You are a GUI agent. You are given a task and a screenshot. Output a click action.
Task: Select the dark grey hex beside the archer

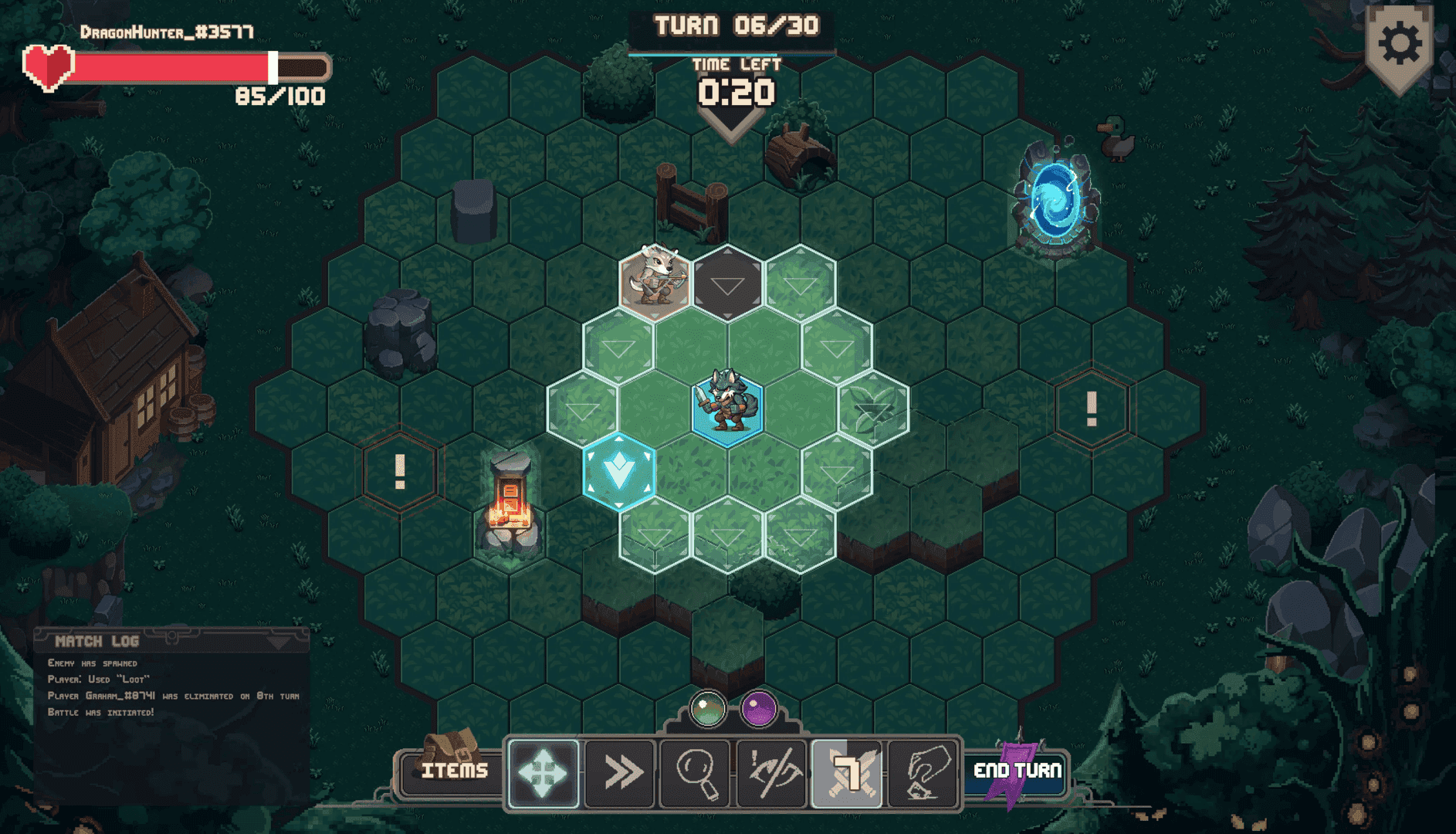point(727,283)
